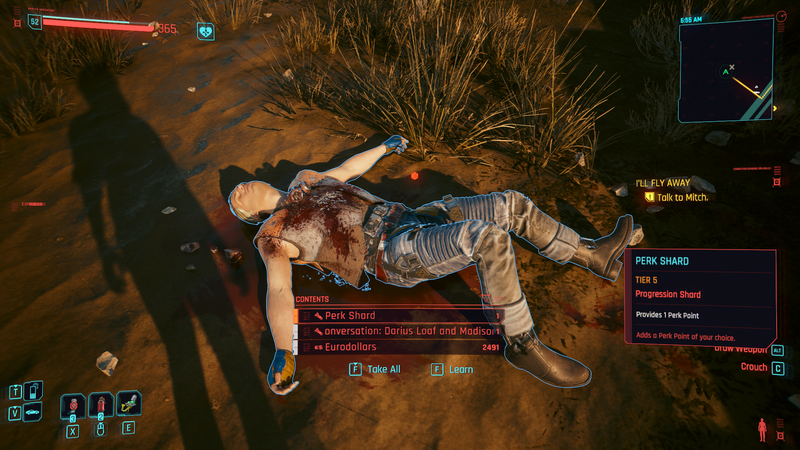Activate the yellow cyberware gadget slot
Screen dimensions: 800x450
[128, 404]
